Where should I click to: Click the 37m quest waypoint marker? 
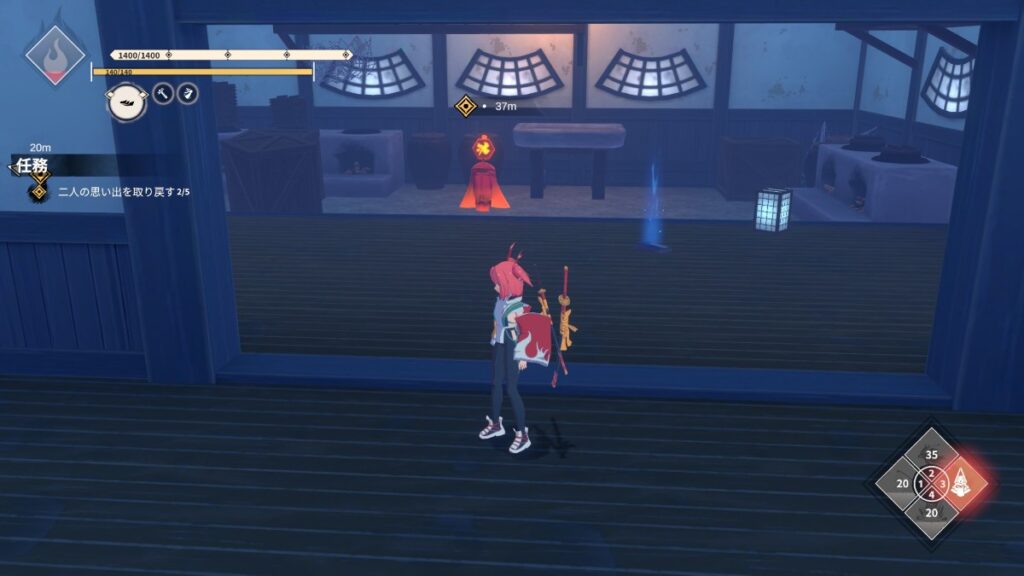pos(466,105)
